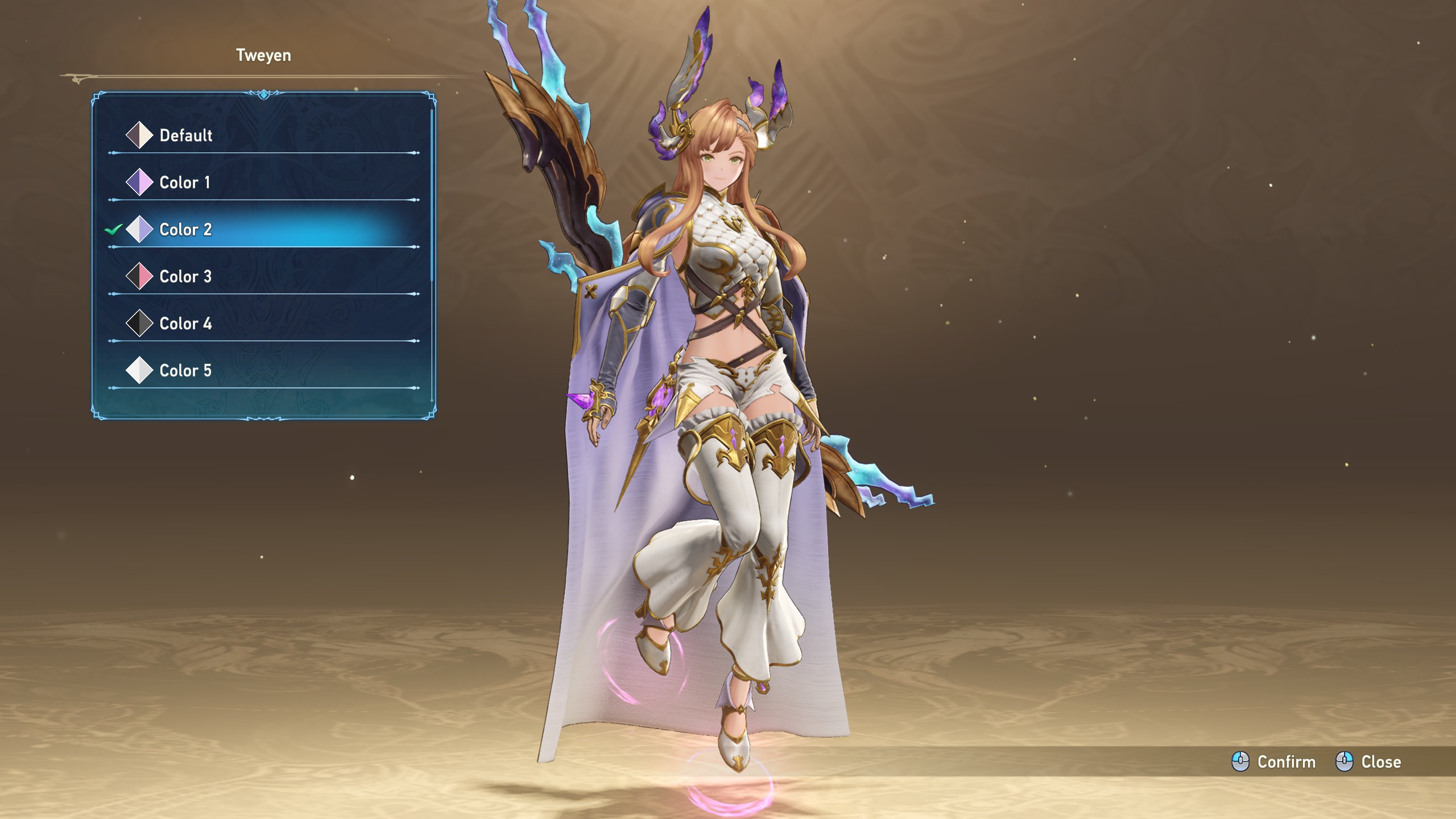Choose the Color 1 palette
This screenshot has height=819, width=1456.
[184, 183]
